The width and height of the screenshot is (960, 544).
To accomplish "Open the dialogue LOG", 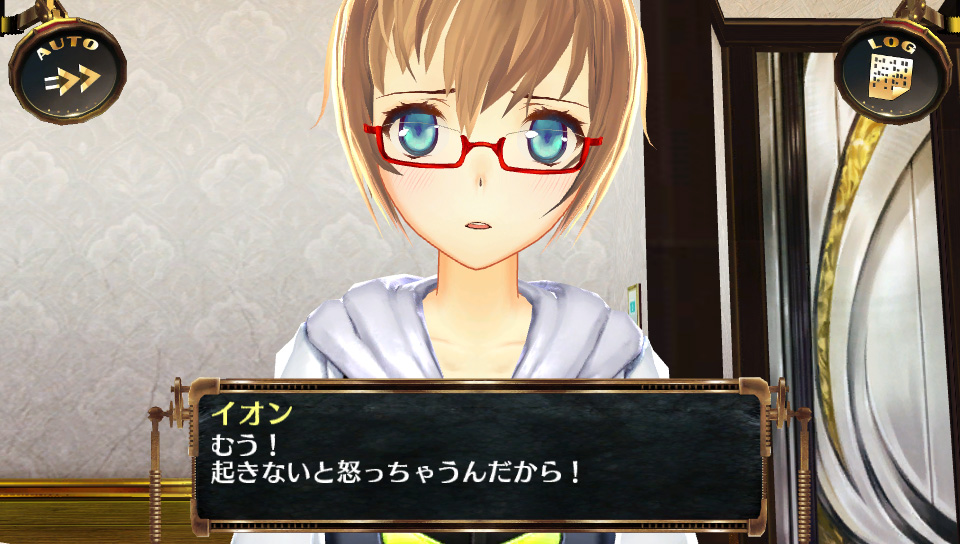I will coord(890,71).
